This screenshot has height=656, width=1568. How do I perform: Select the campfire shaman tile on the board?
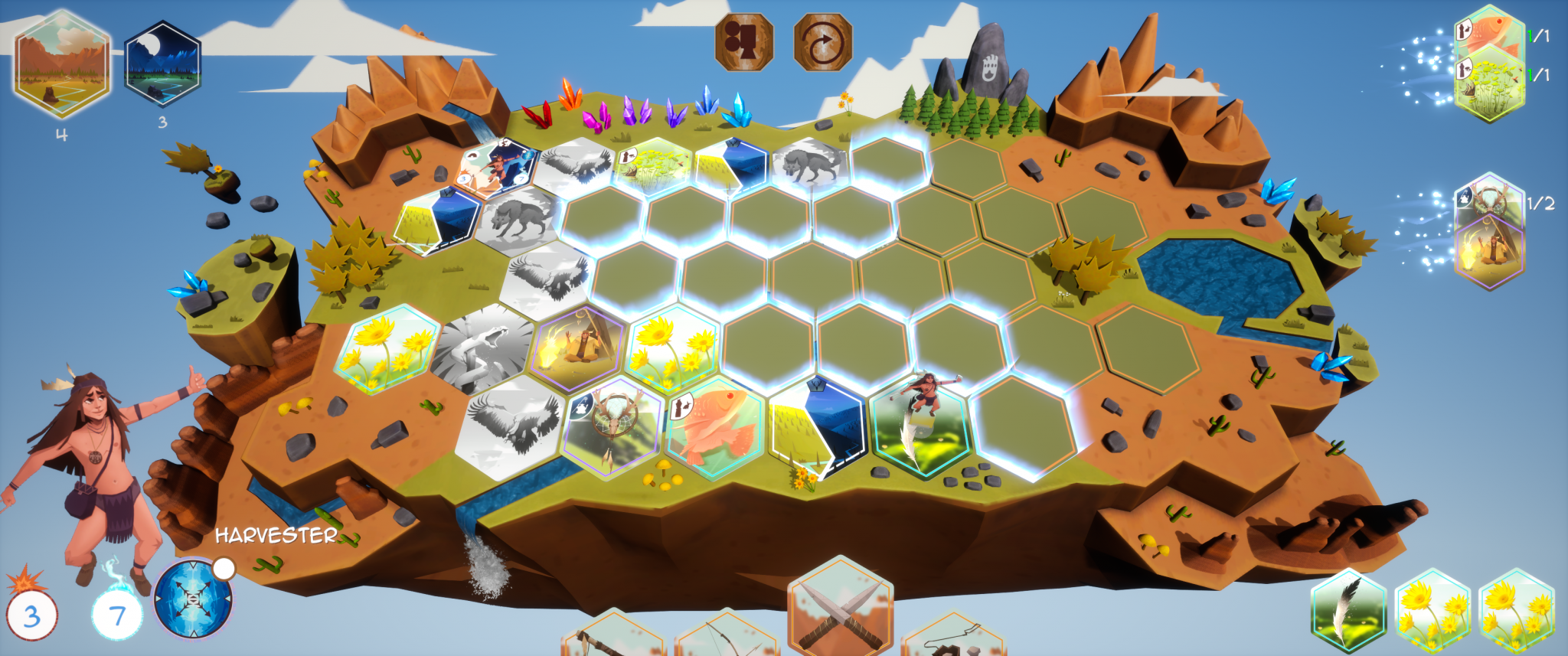tap(579, 347)
